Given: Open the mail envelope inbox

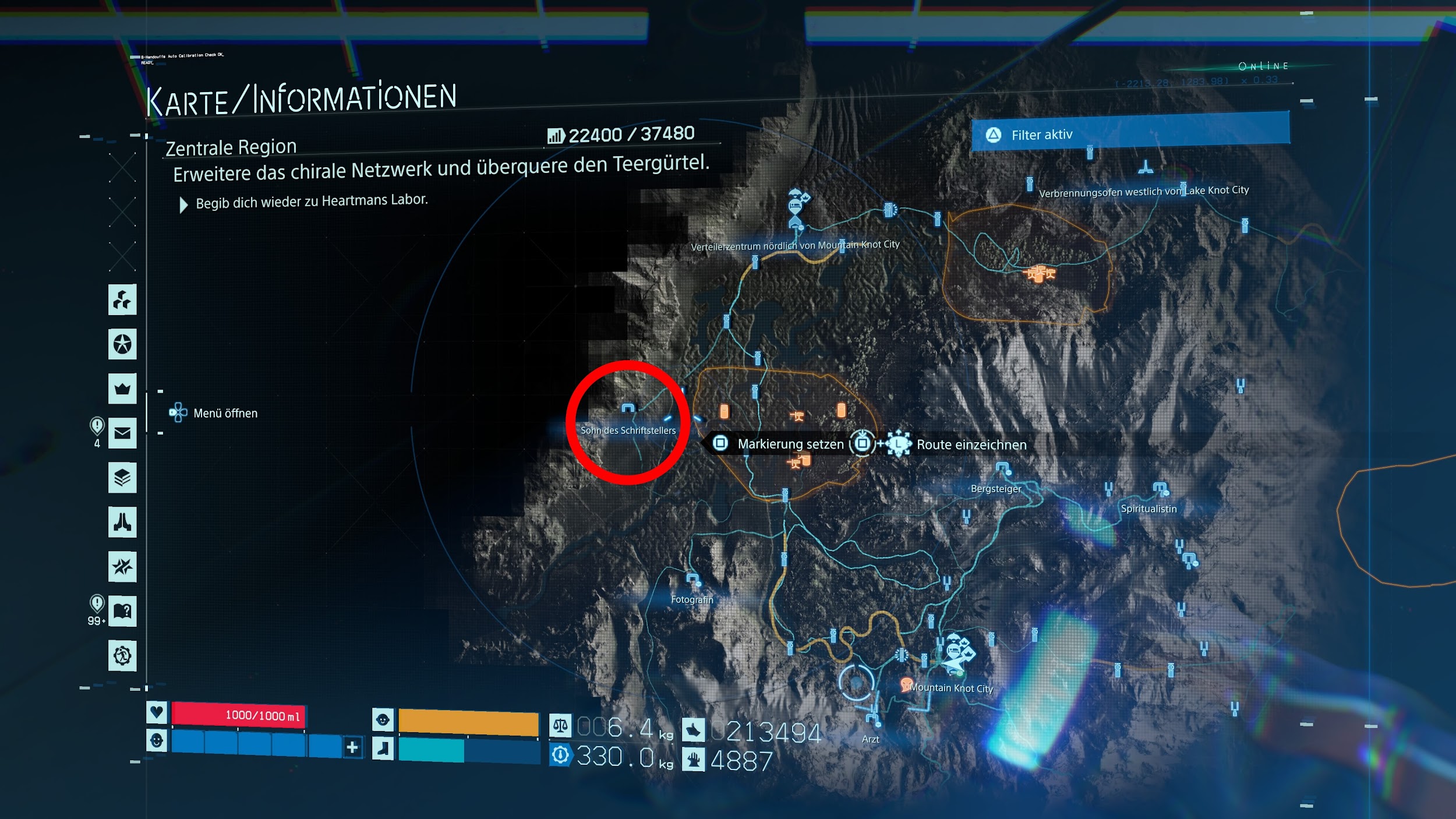Looking at the screenshot, I should (122, 433).
